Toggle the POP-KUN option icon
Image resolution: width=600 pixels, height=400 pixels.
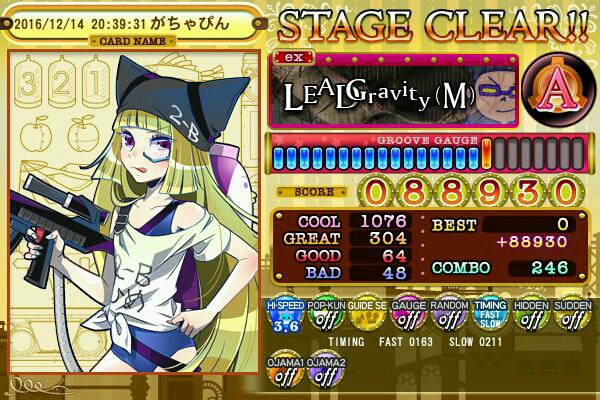tap(325, 317)
